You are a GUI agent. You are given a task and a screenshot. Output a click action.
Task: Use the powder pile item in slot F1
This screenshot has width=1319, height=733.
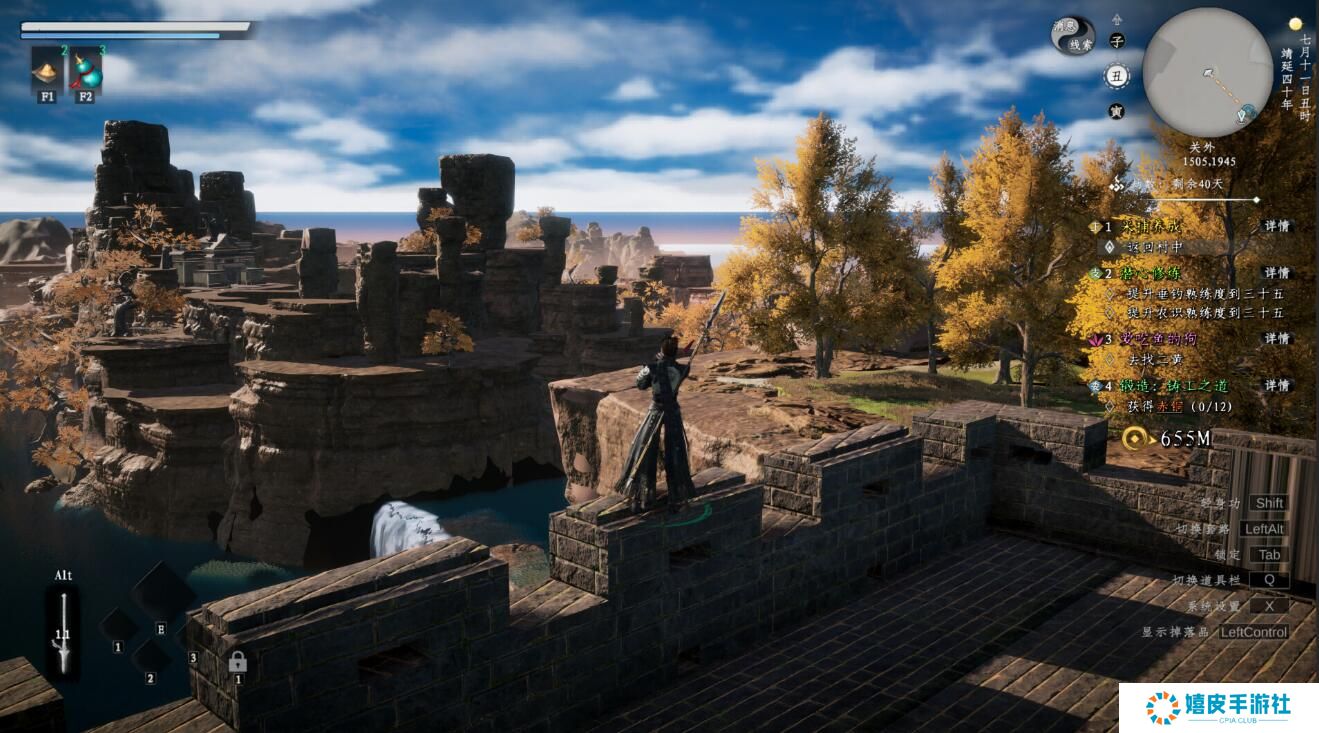(x=47, y=68)
